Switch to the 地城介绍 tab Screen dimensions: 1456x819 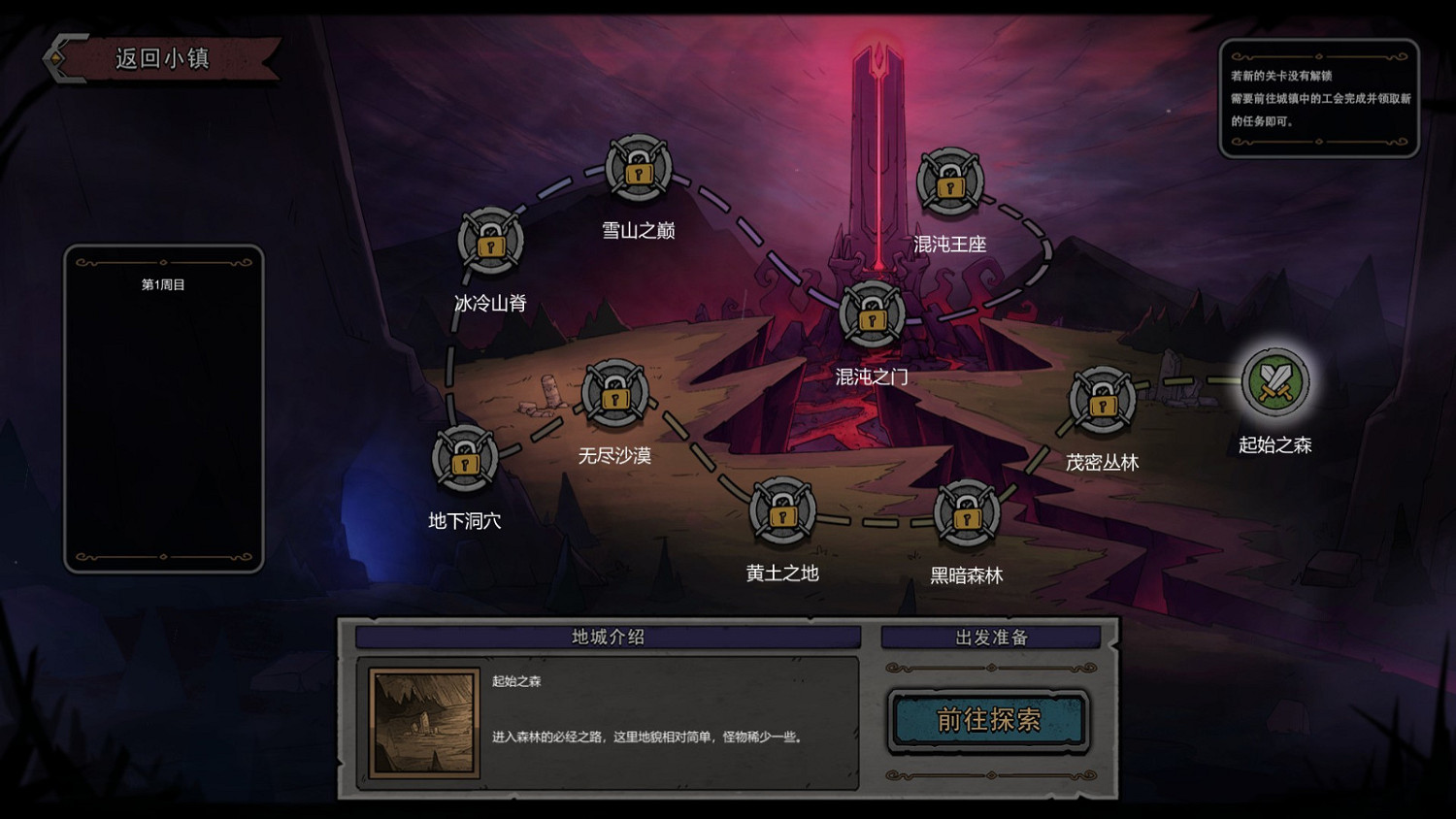click(609, 638)
